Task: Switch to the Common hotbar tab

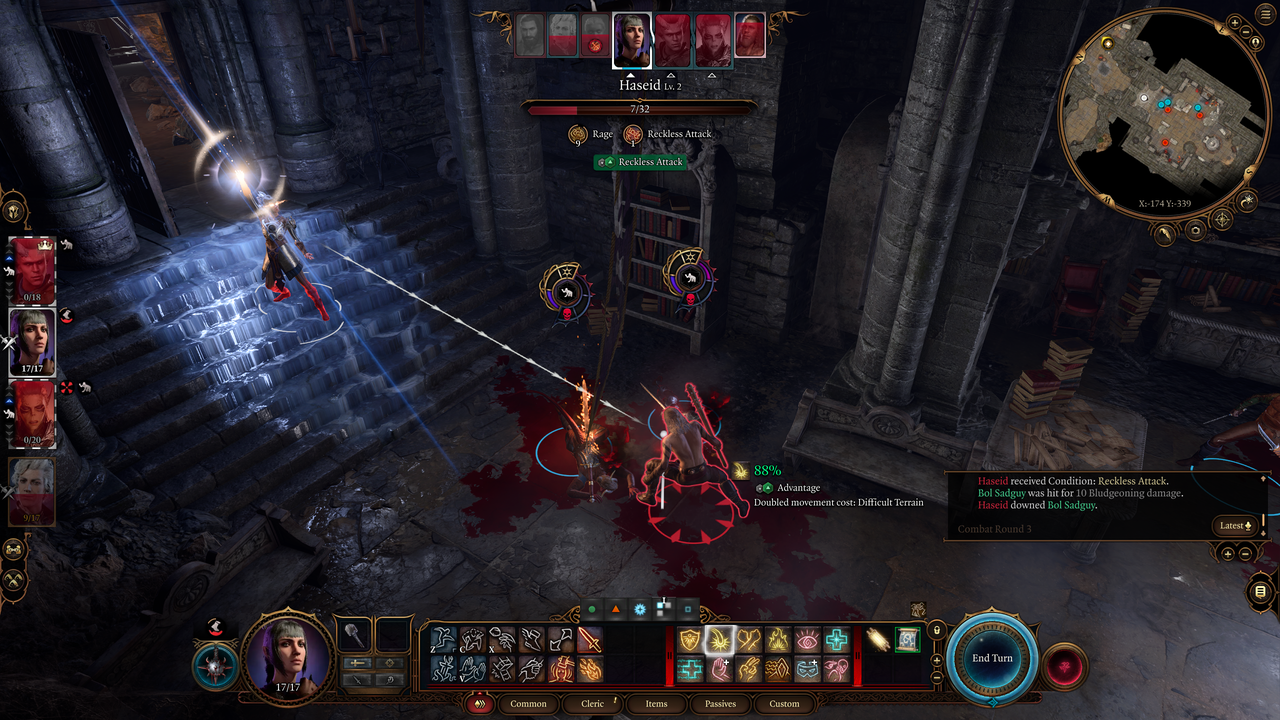Action: 528,703
